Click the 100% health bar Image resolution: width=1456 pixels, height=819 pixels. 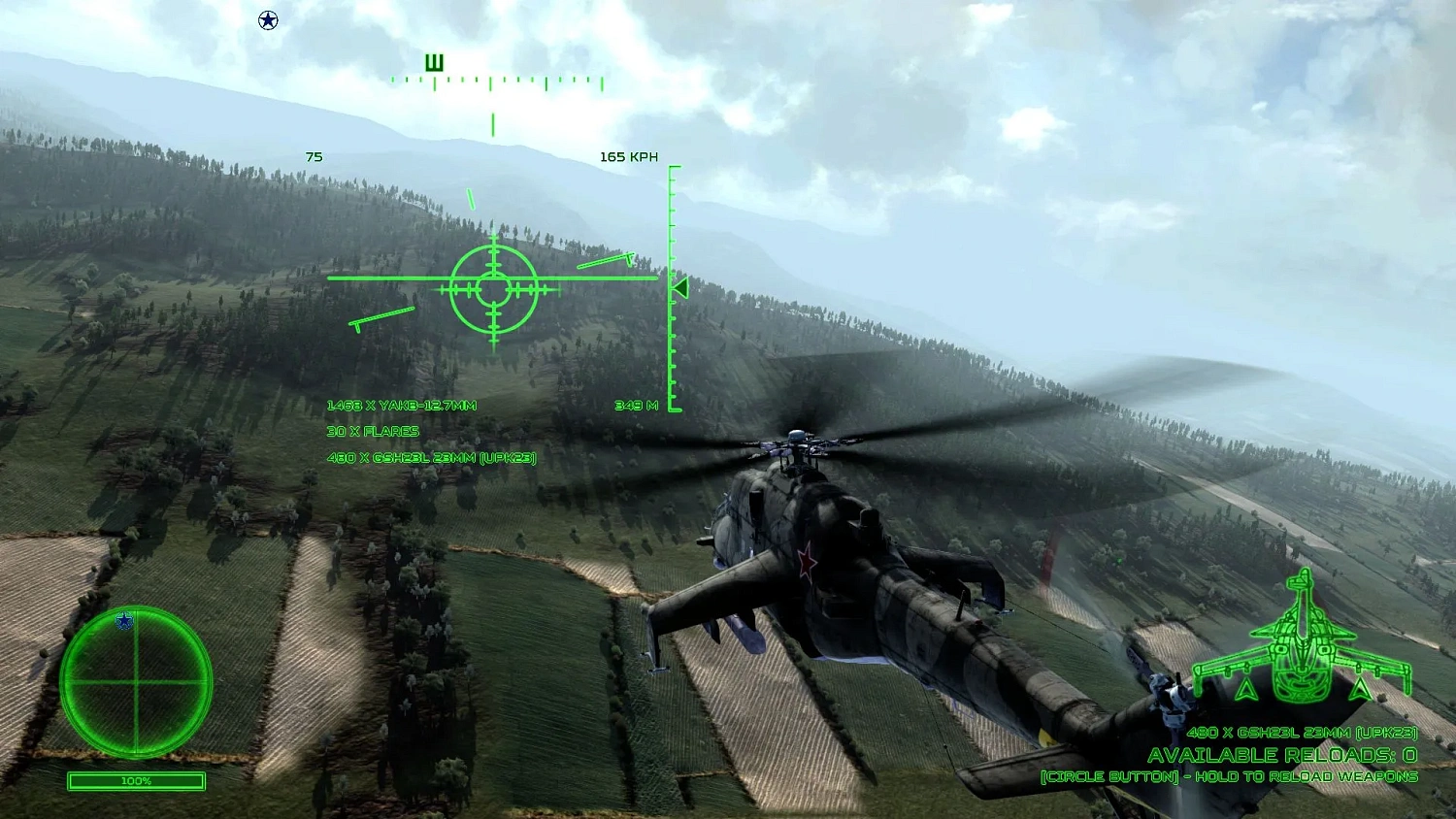(x=136, y=781)
